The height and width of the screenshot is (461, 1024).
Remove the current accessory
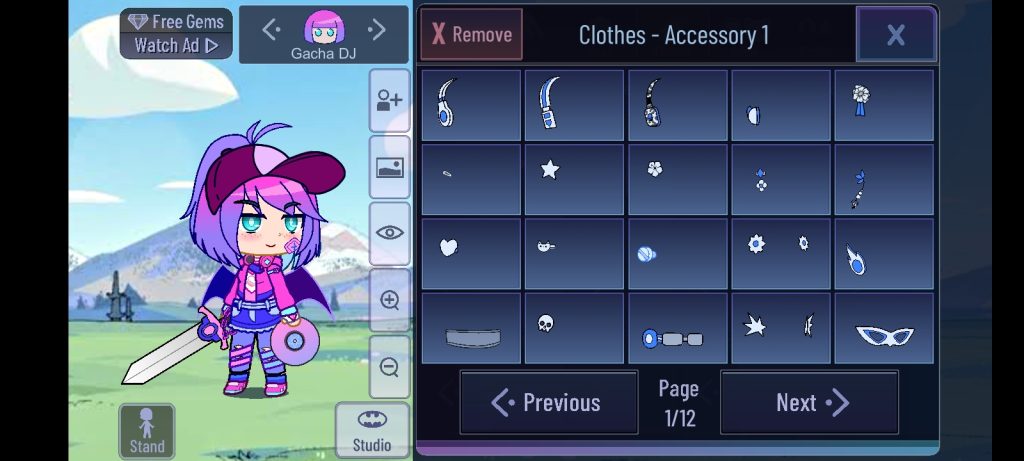[471, 35]
